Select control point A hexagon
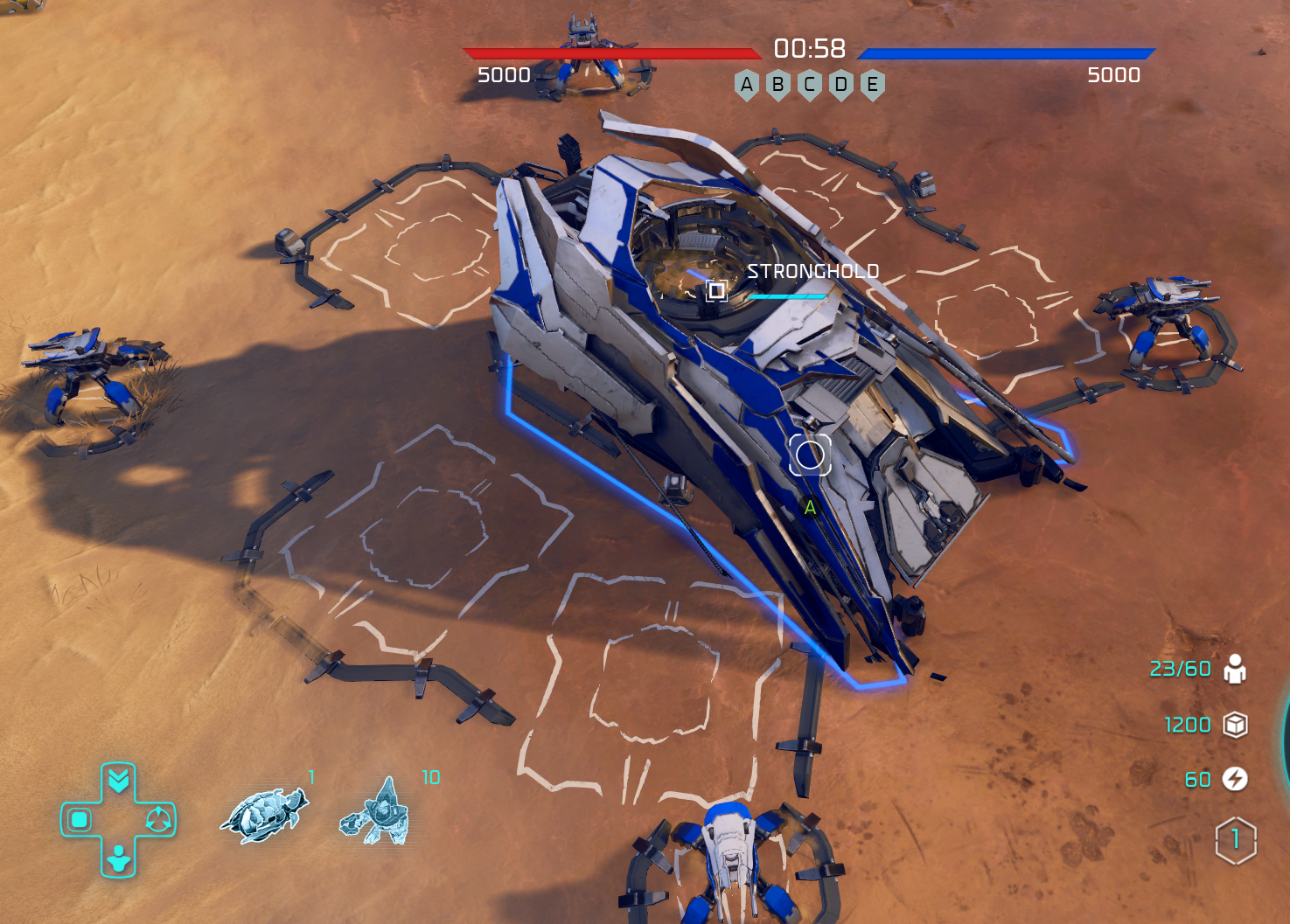The height and width of the screenshot is (924, 1290). pyautogui.click(x=747, y=85)
